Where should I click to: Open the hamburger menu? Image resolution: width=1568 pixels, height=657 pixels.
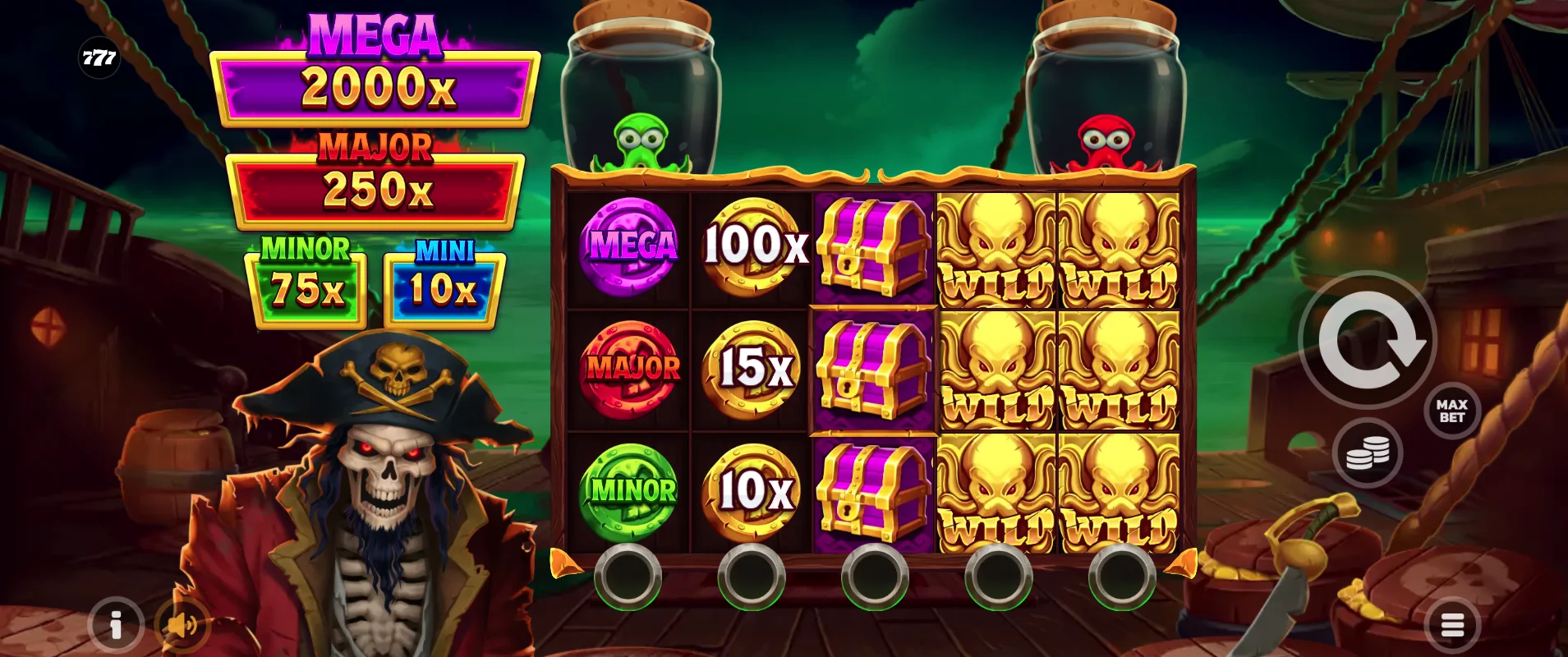click(x=1451, y=624)
